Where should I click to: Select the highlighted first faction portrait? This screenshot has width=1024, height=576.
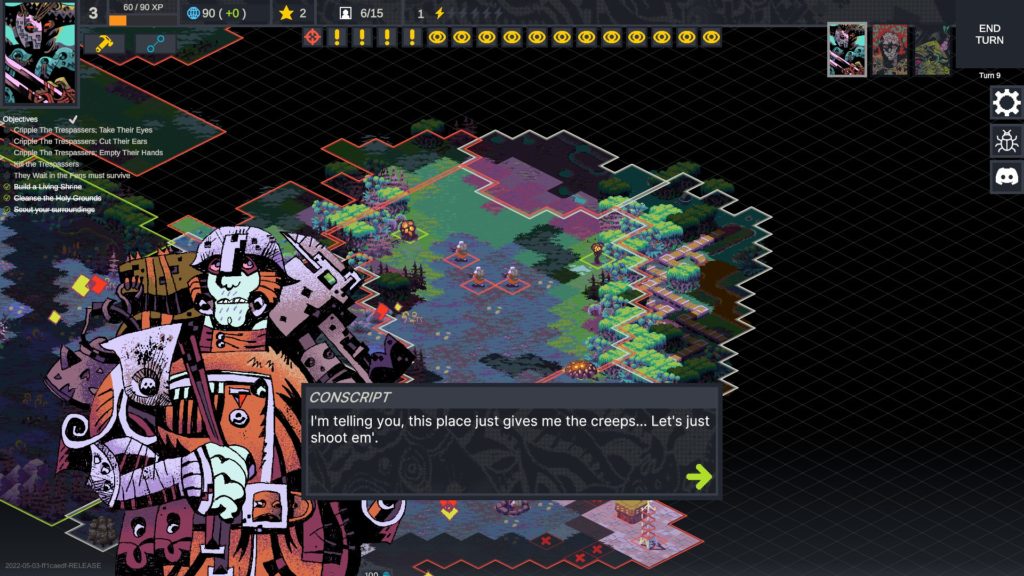click(x=847, y=49)
